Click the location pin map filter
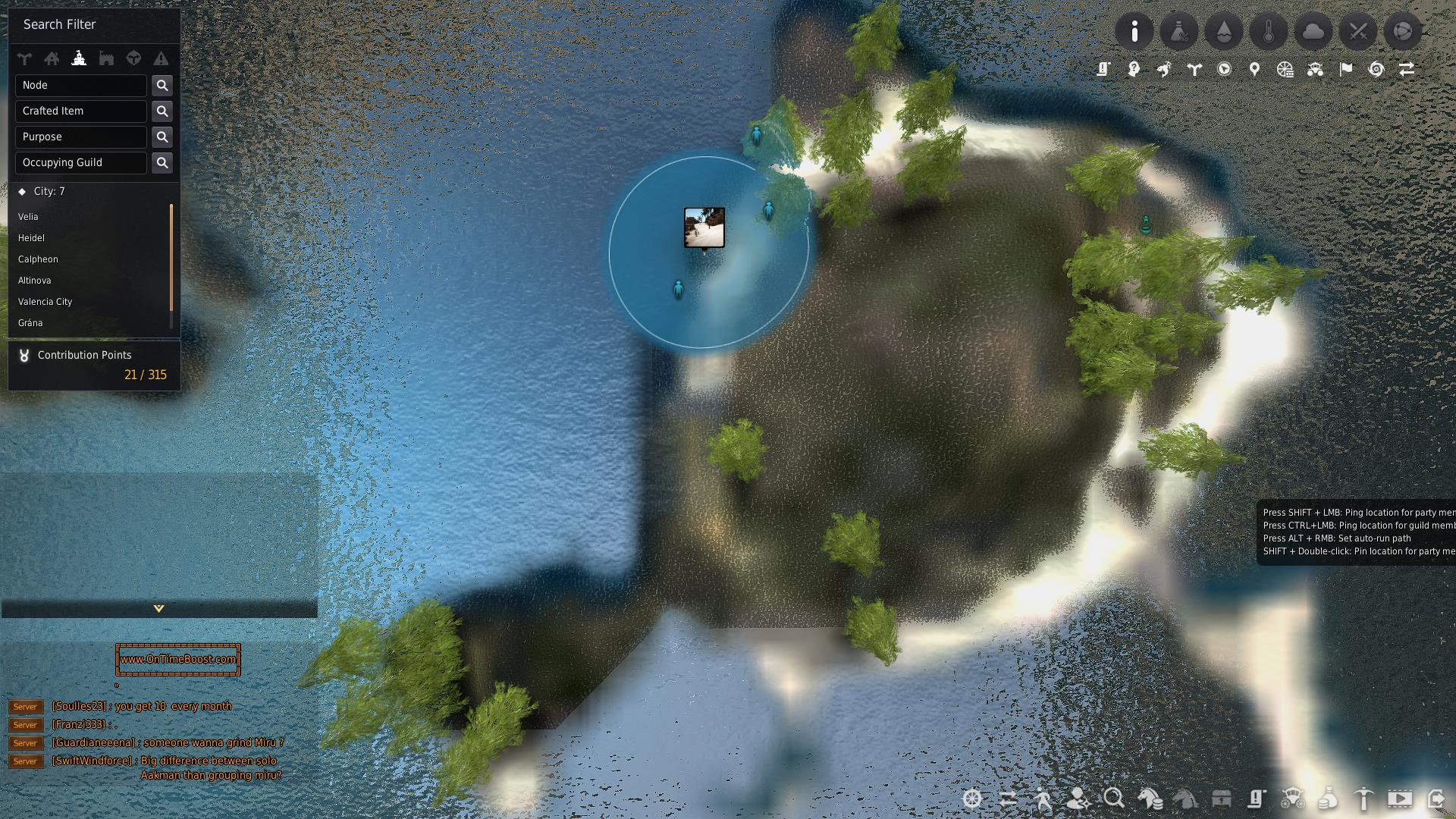 (x=1255, y=70)
